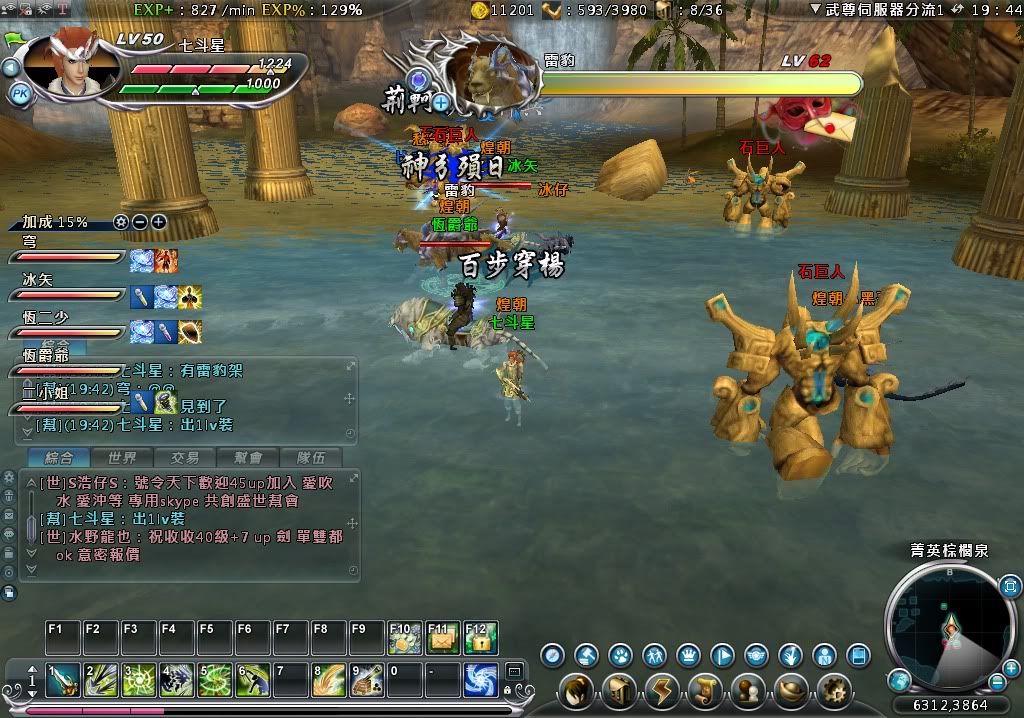Screen dimensions: 1024x718
Task: Click the F12 golden padlock slot
Action: click(481, 638)
